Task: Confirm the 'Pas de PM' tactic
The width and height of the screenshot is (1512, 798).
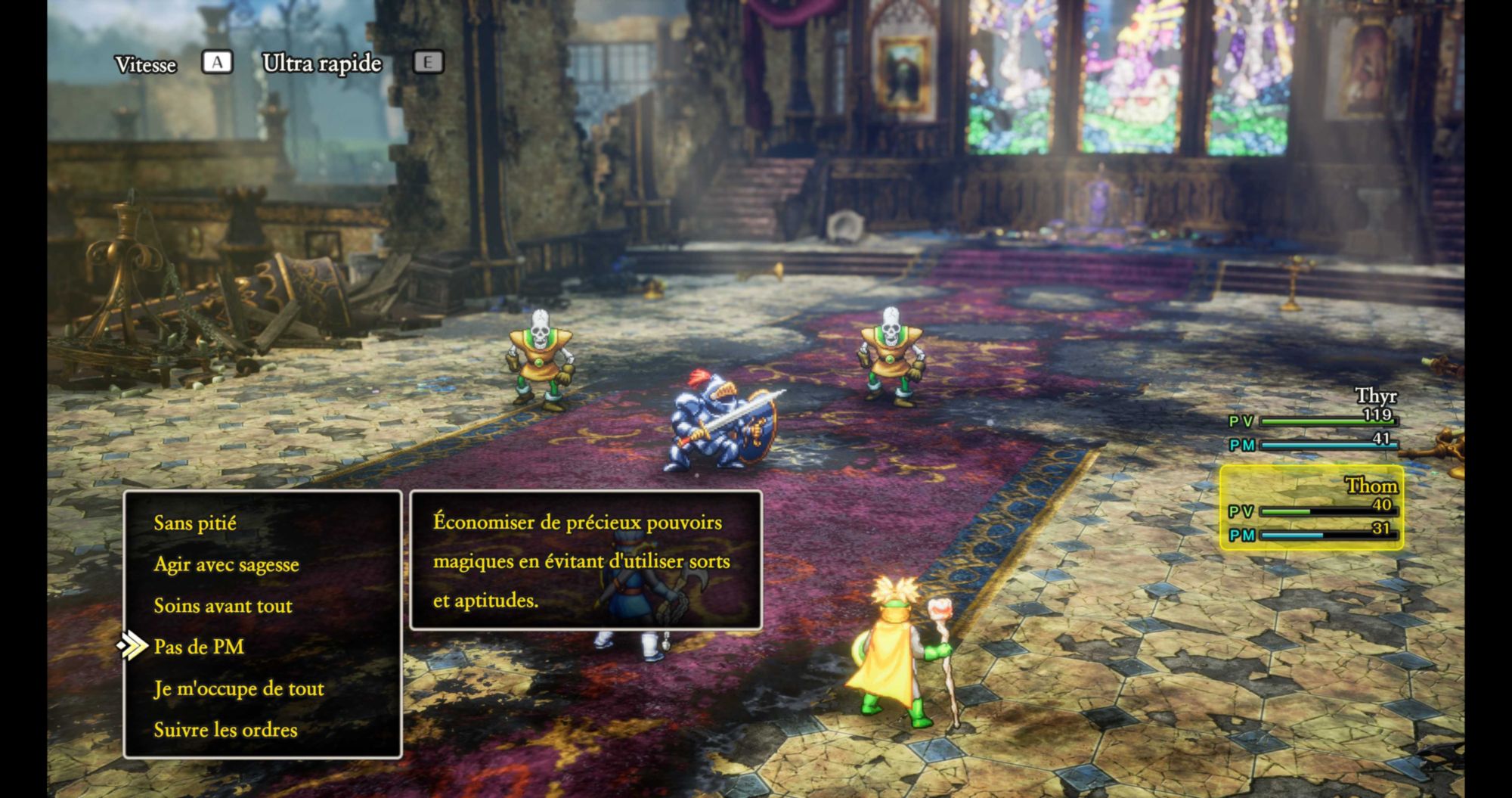Action: (199, 647)
